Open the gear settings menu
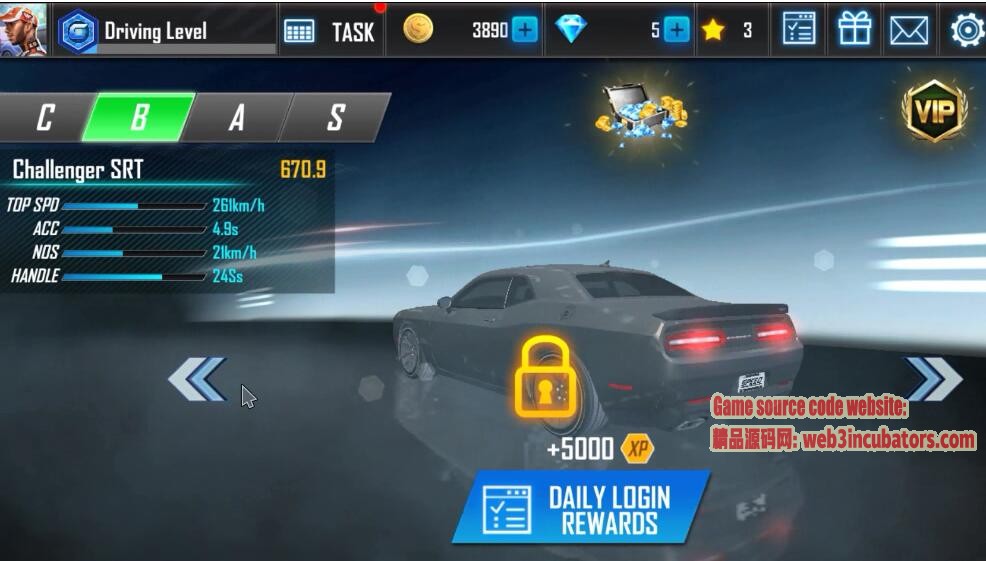Screen dimensions: 986x561 click(x=966, y=30)
